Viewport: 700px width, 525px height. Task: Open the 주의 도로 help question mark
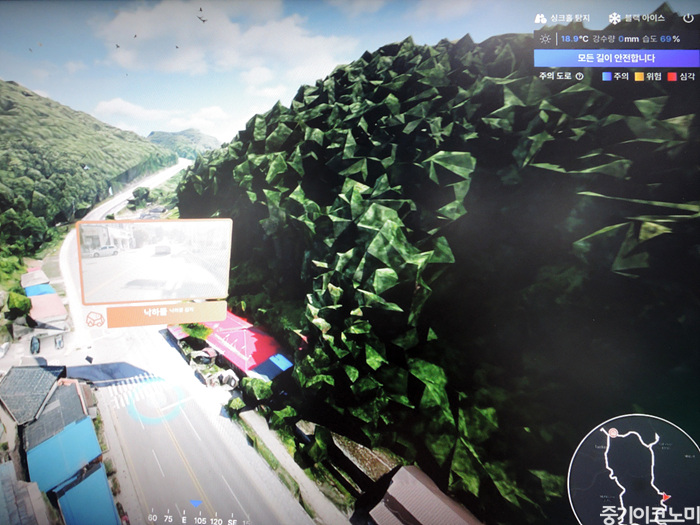pos(579,76)
